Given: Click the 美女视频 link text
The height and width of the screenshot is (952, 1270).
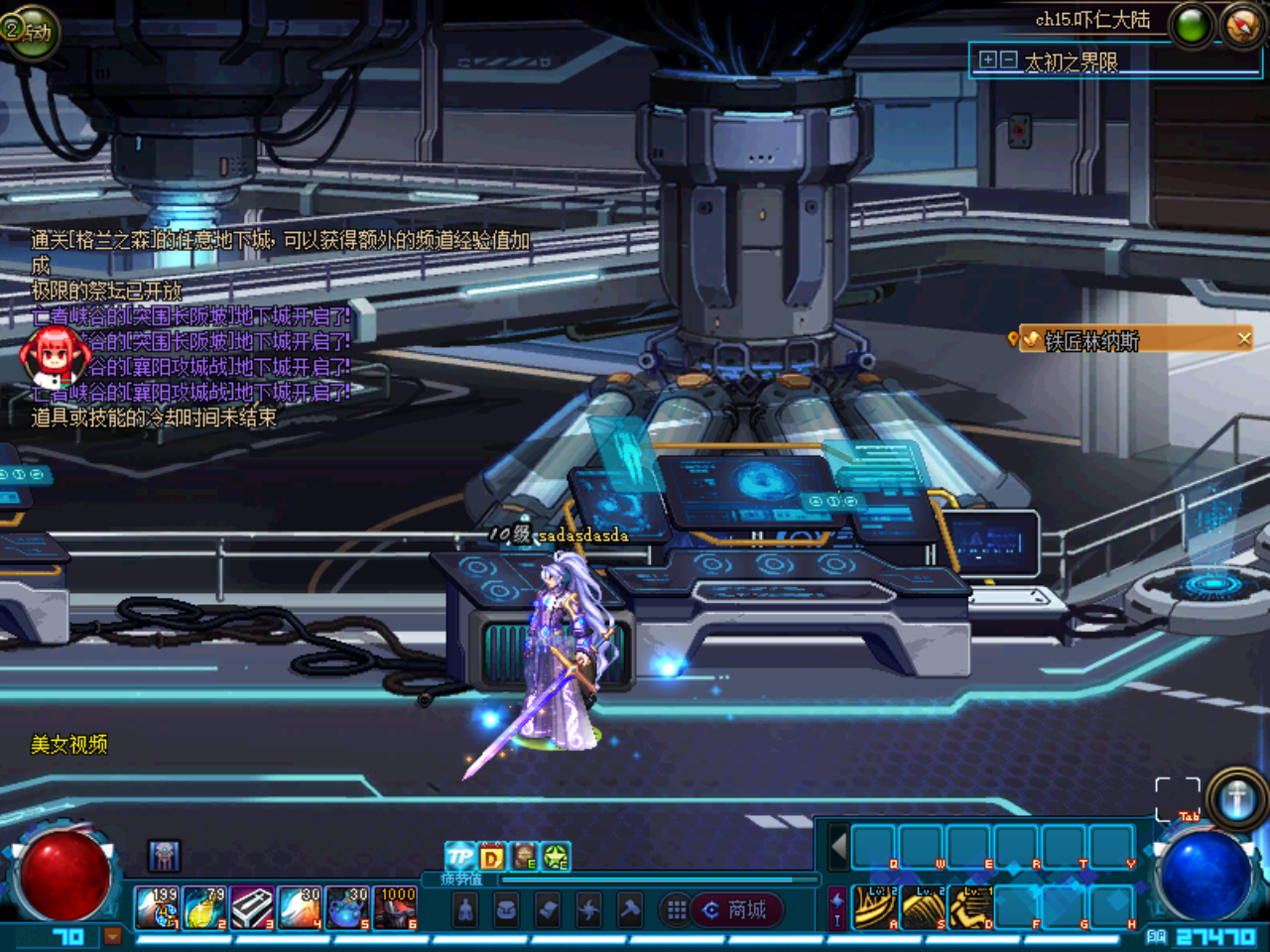Looking at the screenshot, I should pyautogui.click(x=69, y=745).
